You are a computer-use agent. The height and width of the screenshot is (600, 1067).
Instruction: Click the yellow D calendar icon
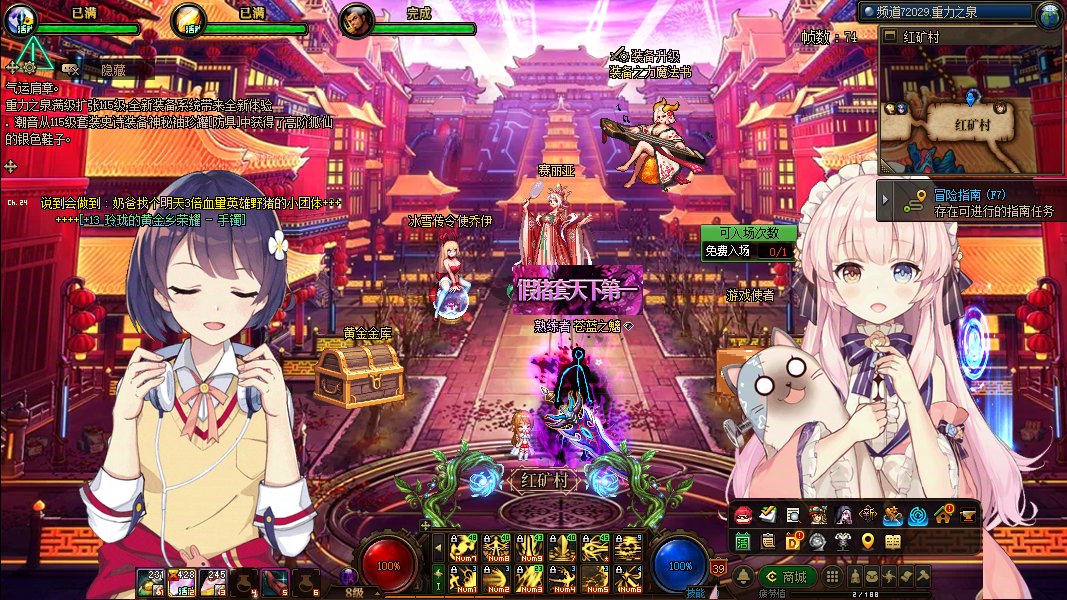(793, 542)
